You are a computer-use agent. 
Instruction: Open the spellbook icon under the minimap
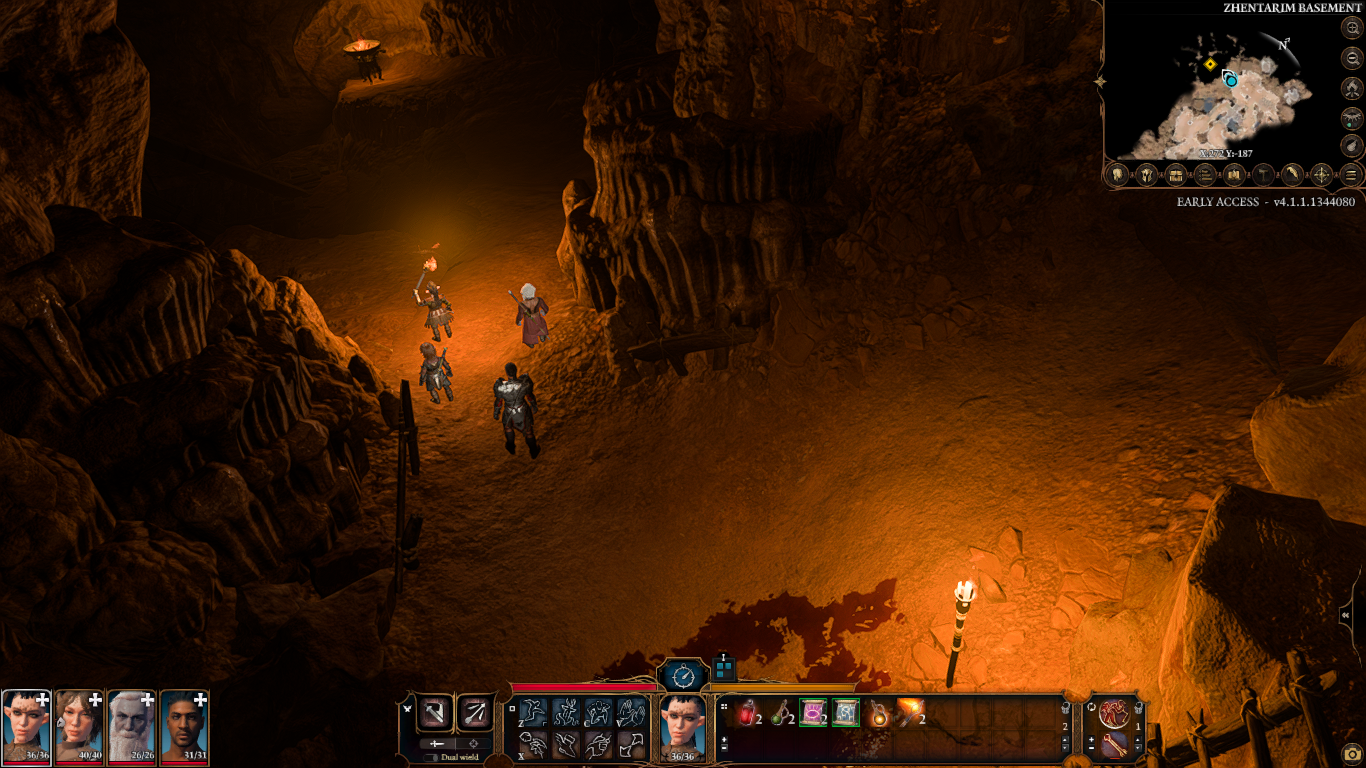tap(1234, 175)
